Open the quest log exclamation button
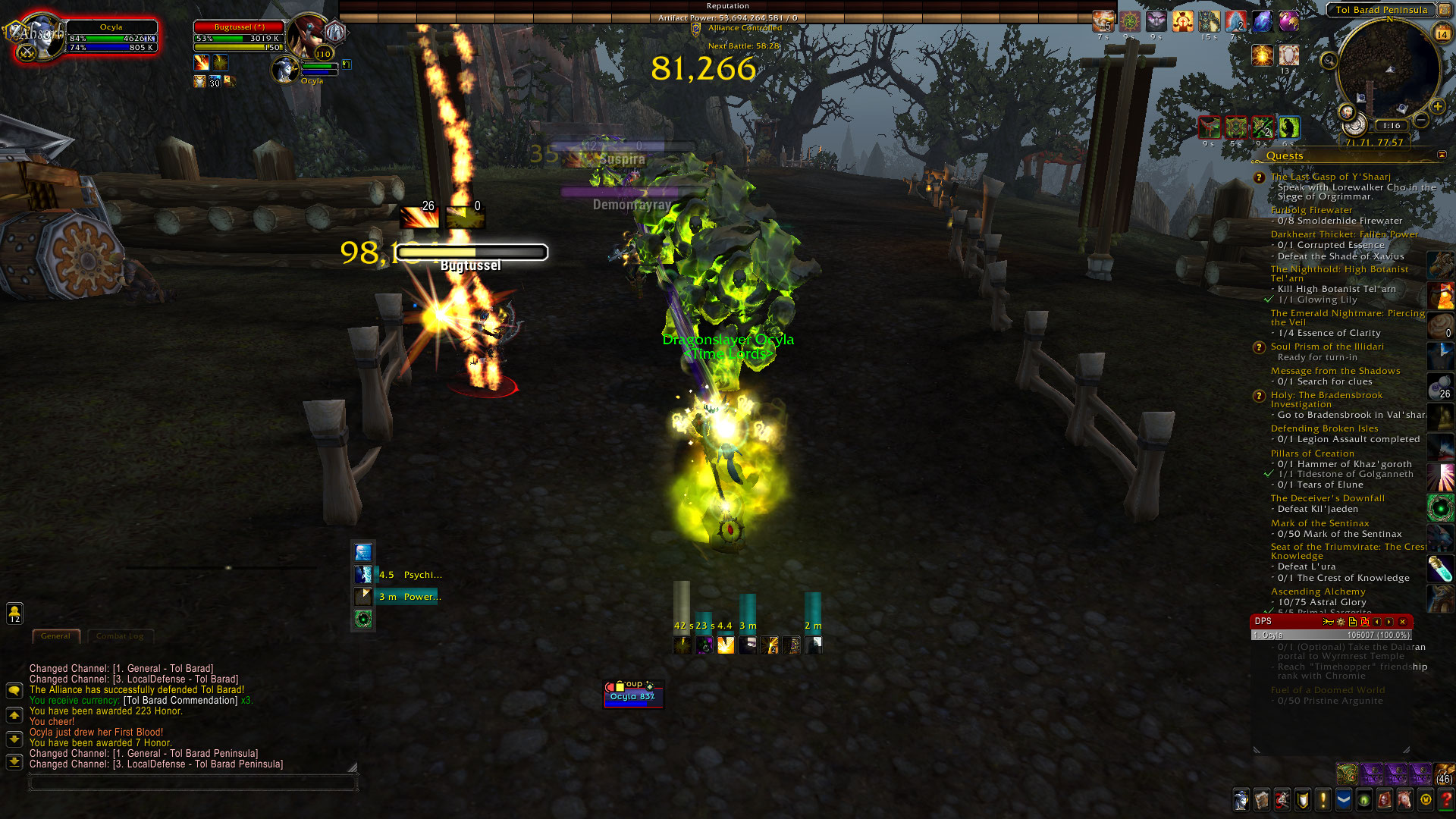 [x=1323, y=799]
